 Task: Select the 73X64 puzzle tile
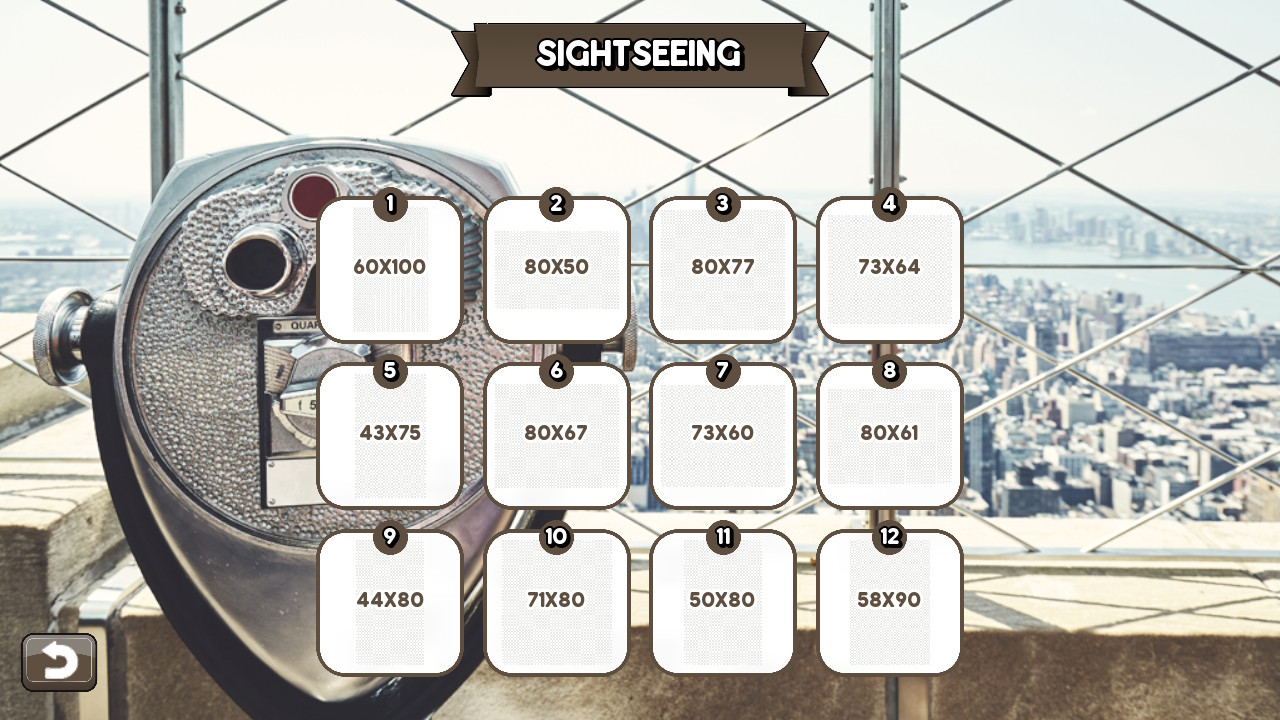[x=890, y=270]
